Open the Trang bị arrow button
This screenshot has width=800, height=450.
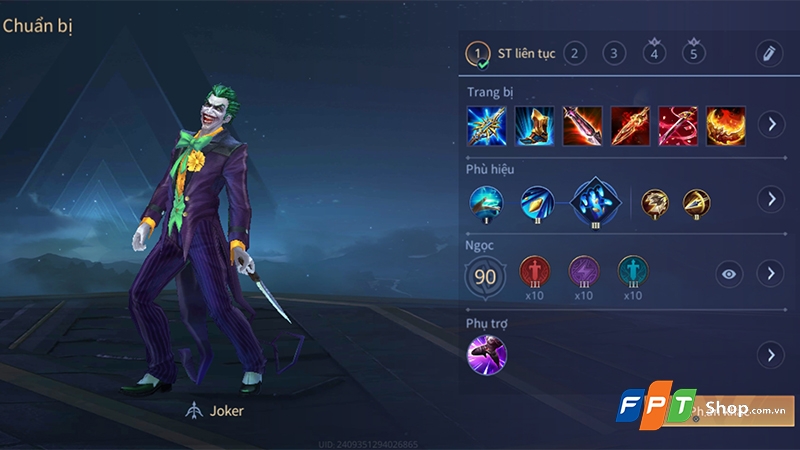pyautogui.click(x=770, y=125)
